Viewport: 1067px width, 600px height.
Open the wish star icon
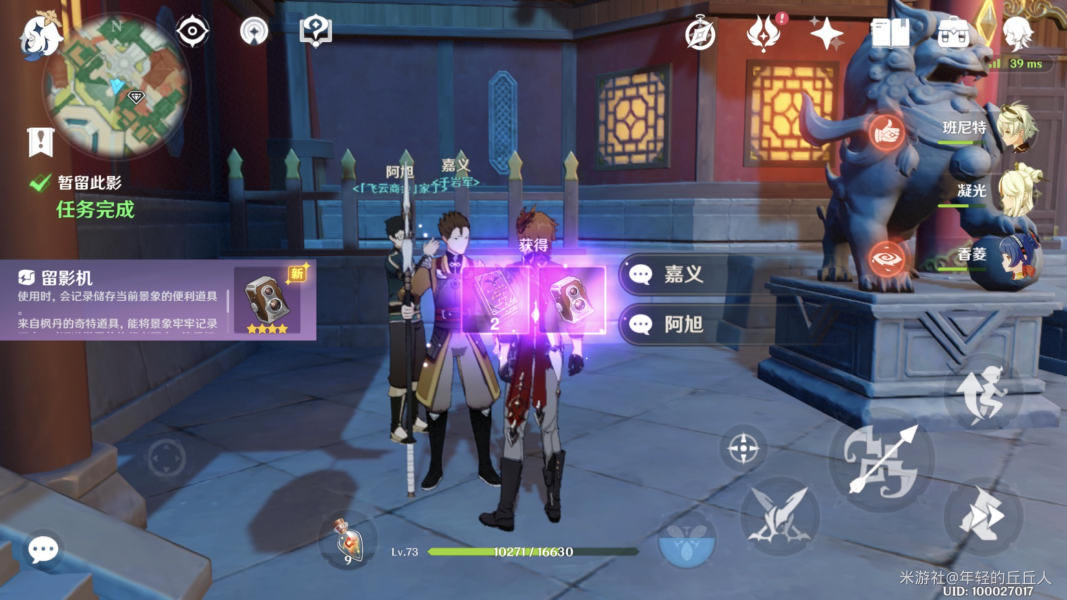pyautogui.click(x=826, y=34)
